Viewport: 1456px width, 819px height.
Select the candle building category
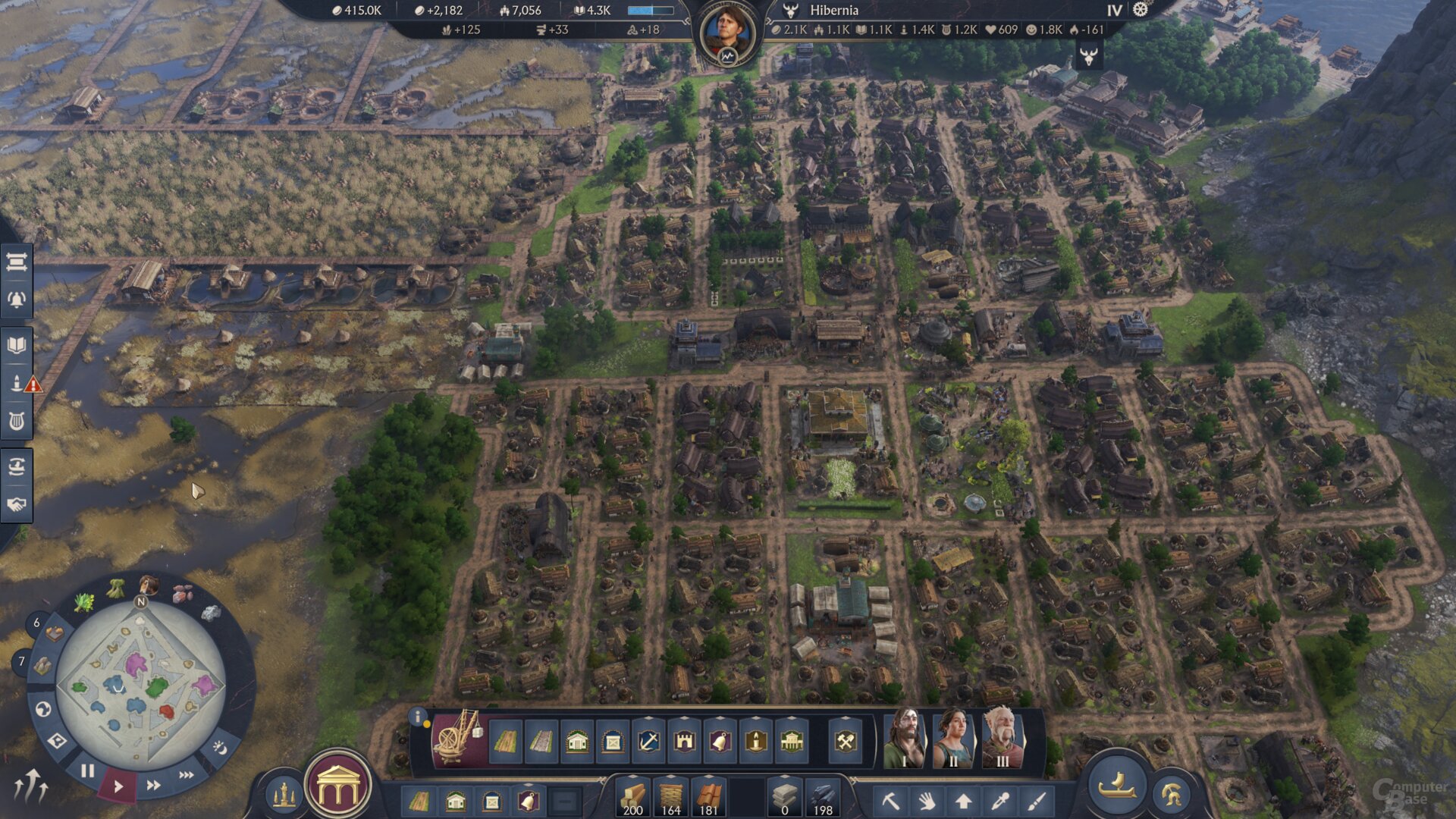click(x=755, y=741)
